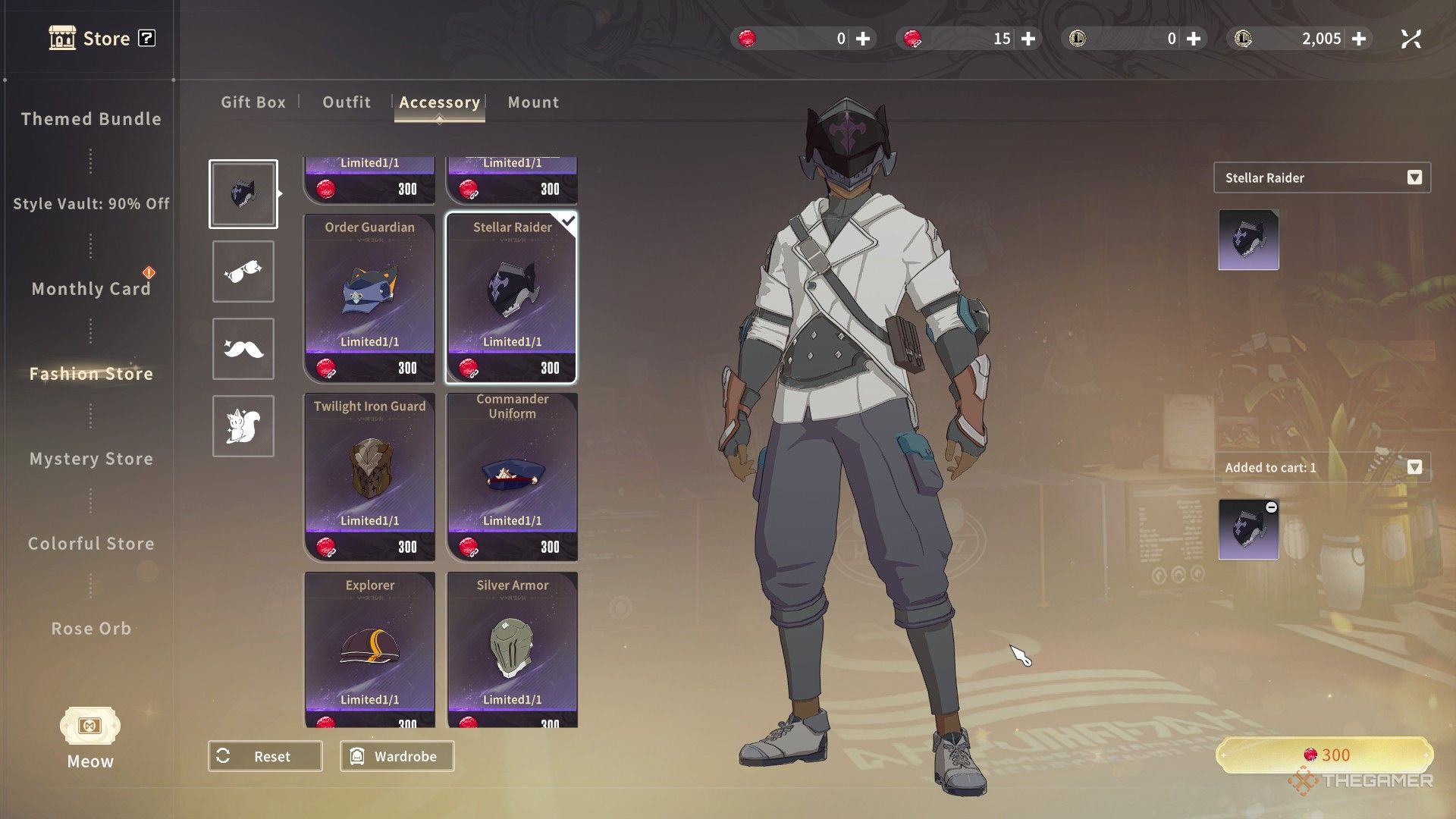Open the Themed Bundle store section
The image size is (1456, 819).
coord(91,119)
